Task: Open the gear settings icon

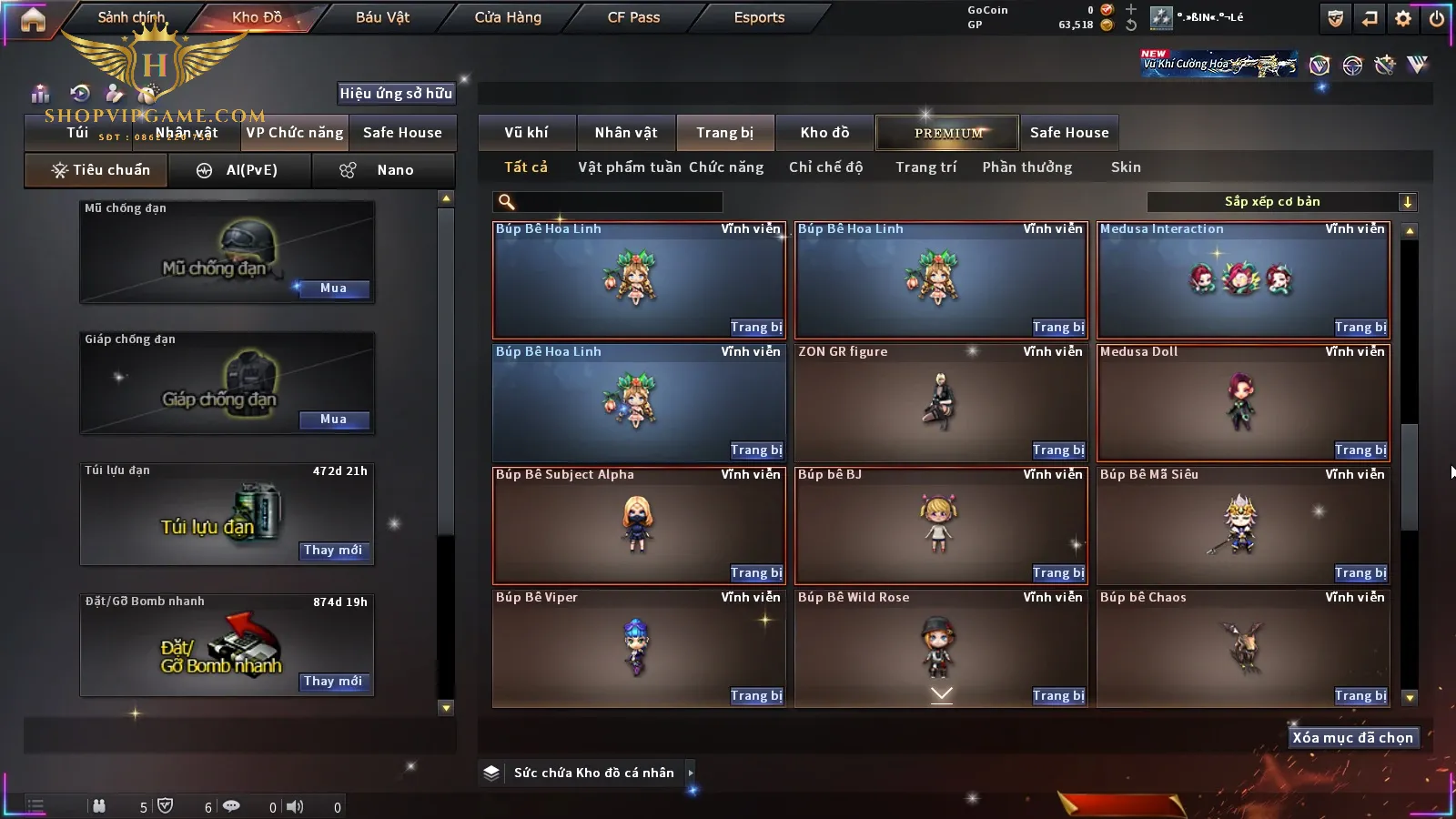Action: [1403, 18]
